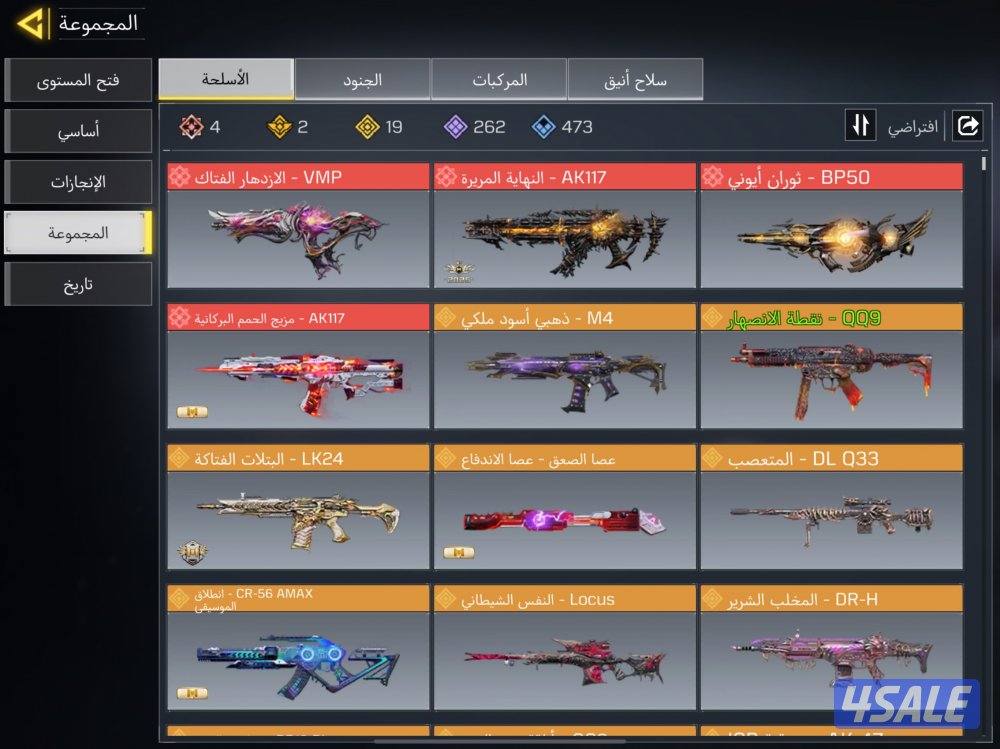Switch to the المركبات tab

click(x=499, y=79)
